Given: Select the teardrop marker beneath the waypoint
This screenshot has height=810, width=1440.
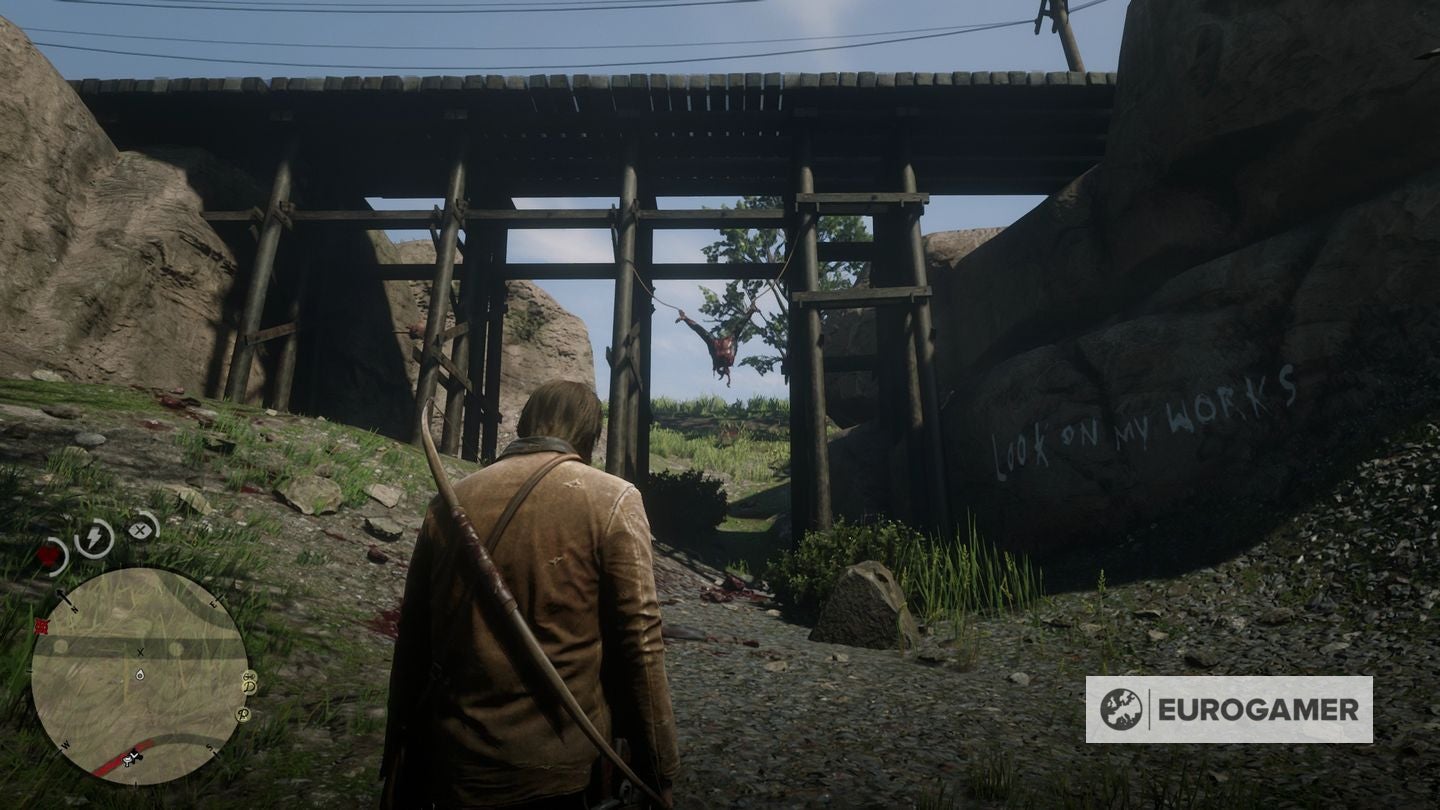Looking at the screenshot, I should point(138,675).
